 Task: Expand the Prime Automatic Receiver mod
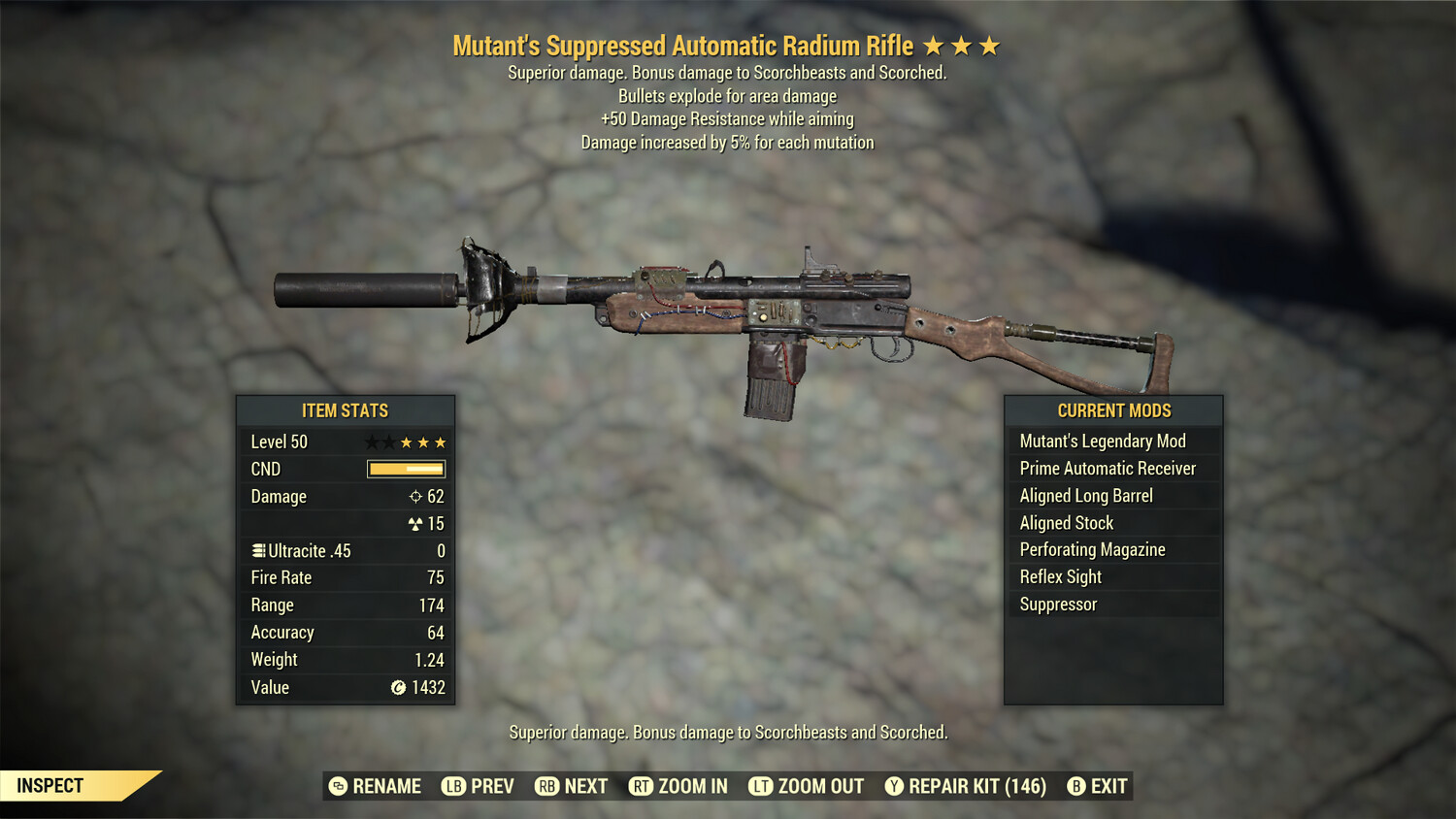[1107, 468]
